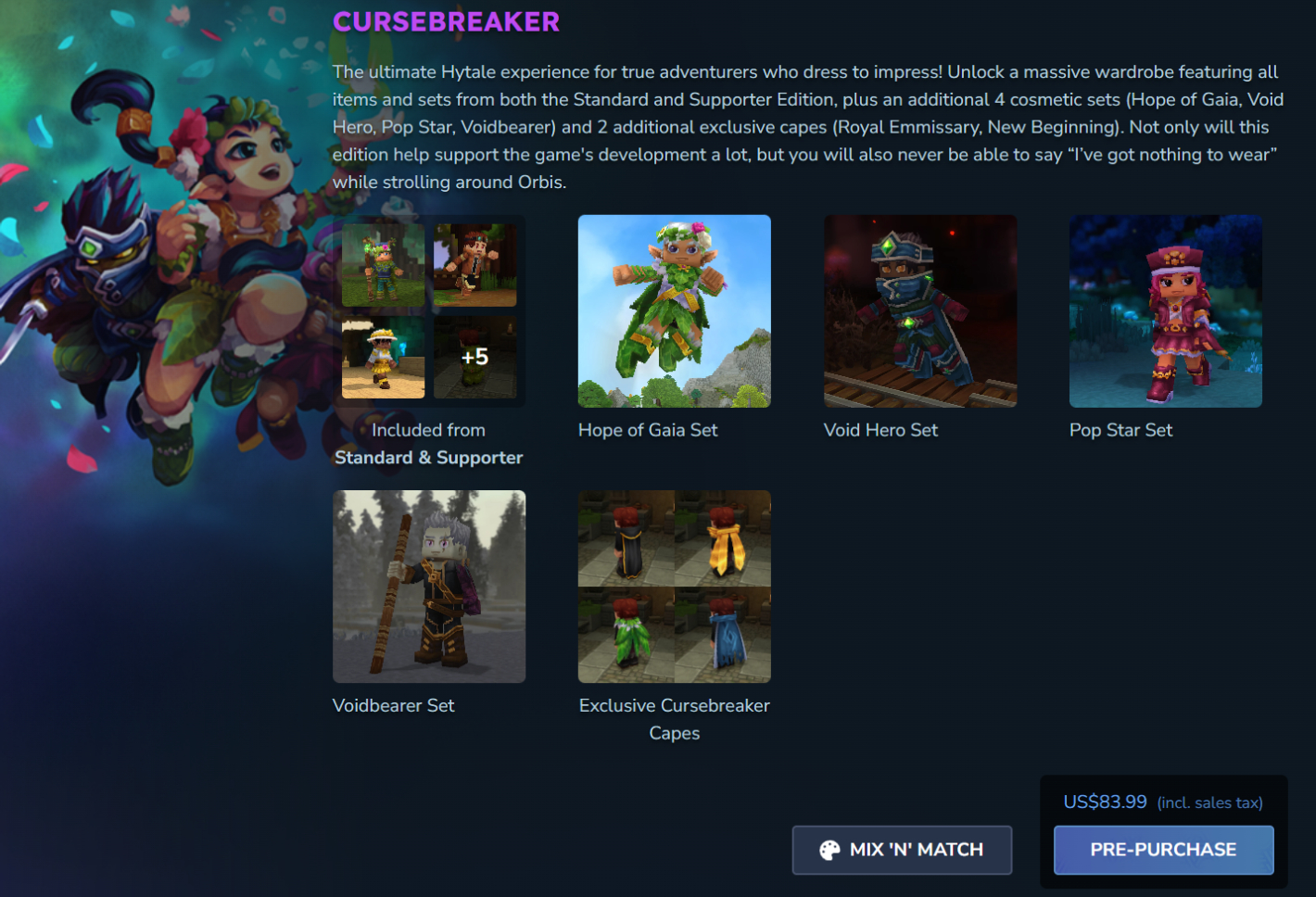Click the US$83.99 price text

(x=1104, y=802)
